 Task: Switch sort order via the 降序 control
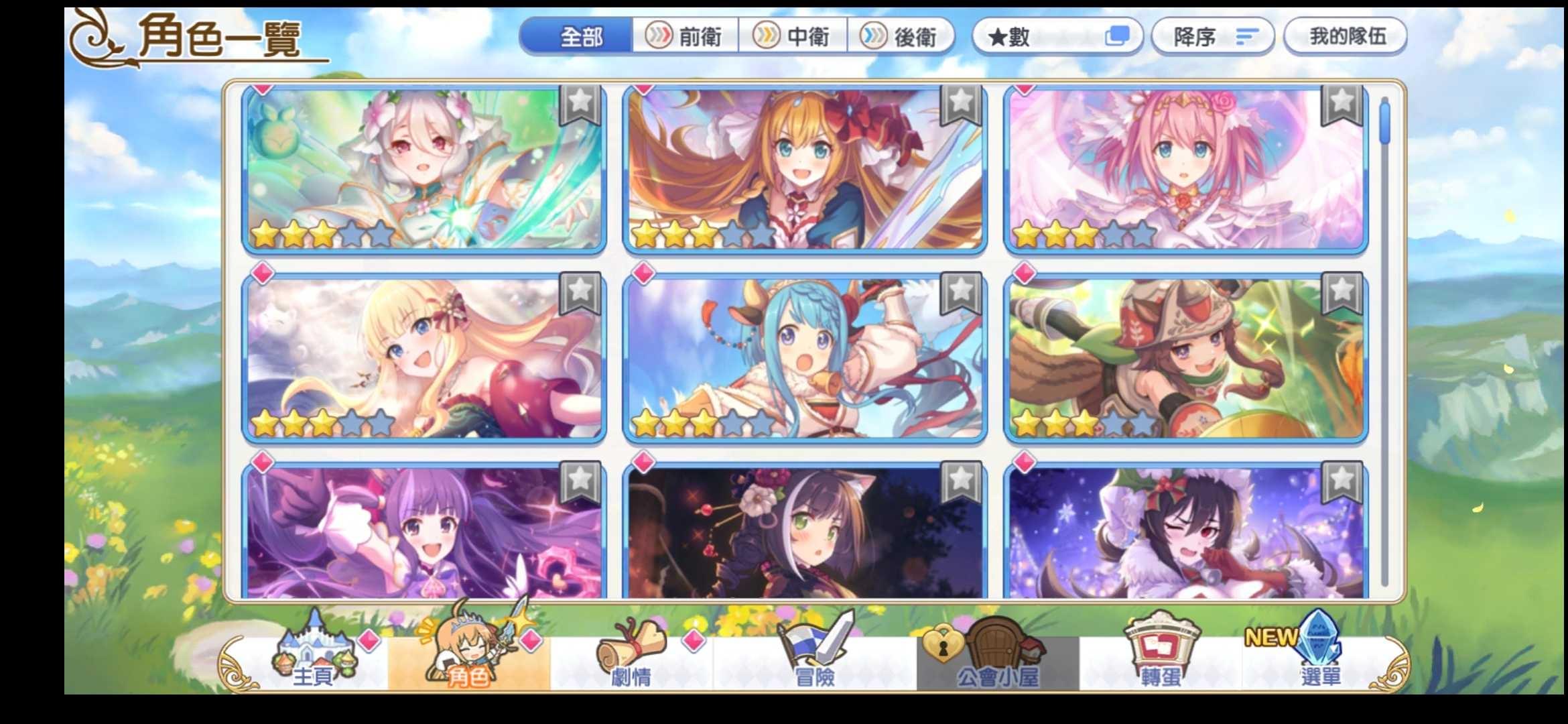1212,37
